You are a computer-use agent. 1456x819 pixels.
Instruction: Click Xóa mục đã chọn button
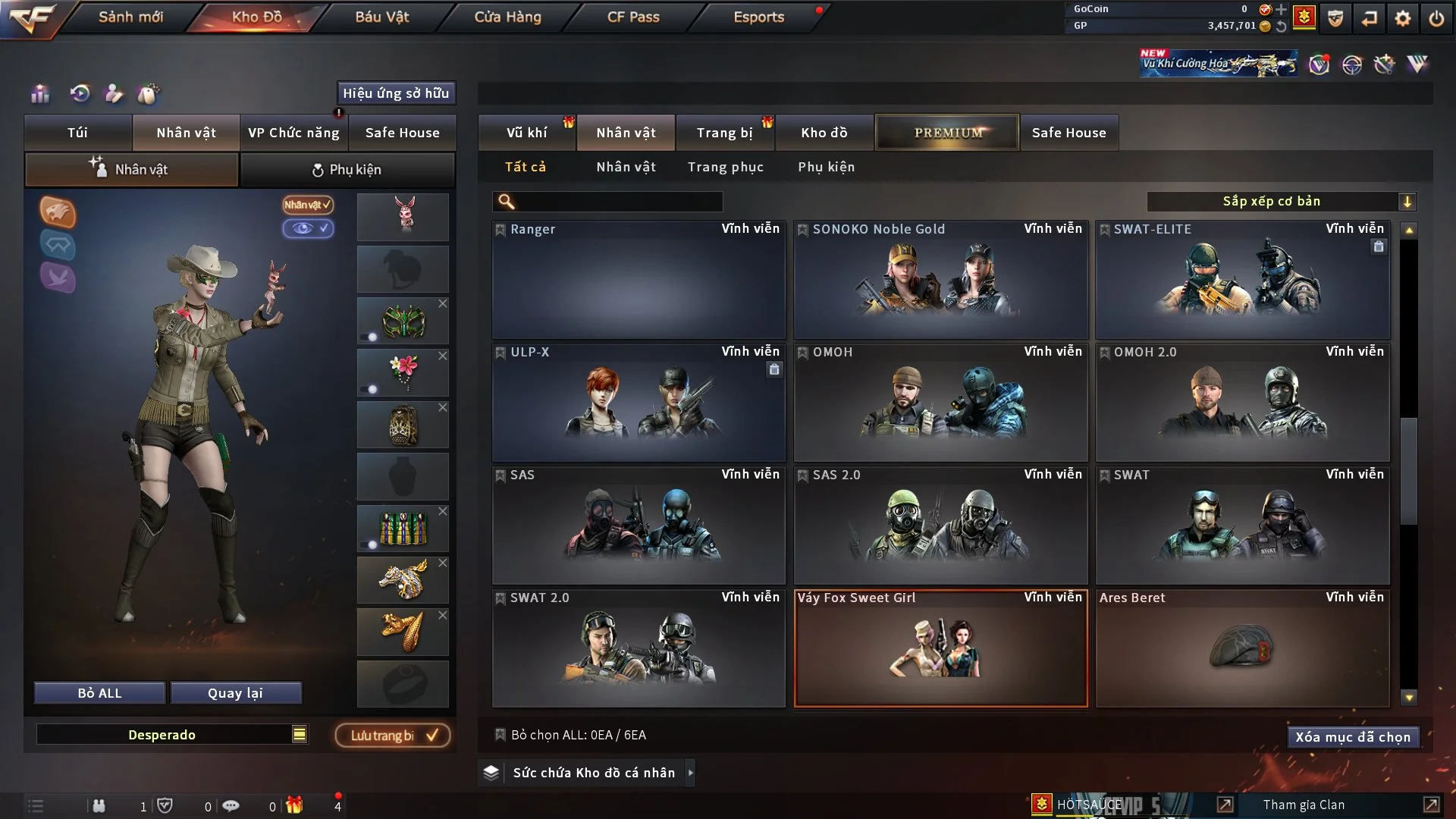[1352, 737]
